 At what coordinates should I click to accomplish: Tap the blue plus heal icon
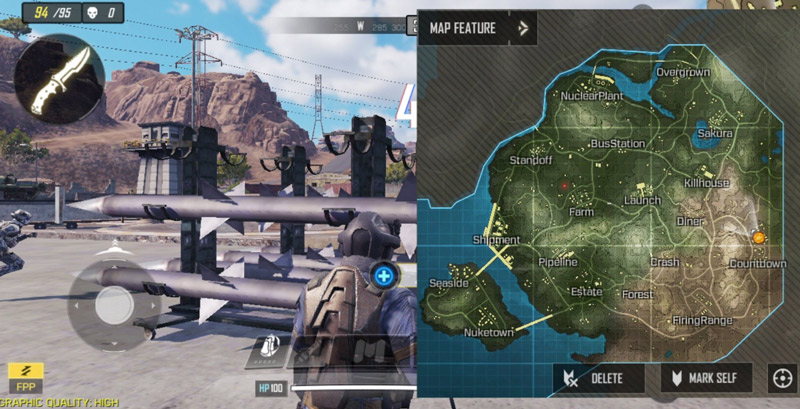click(384, 274)
